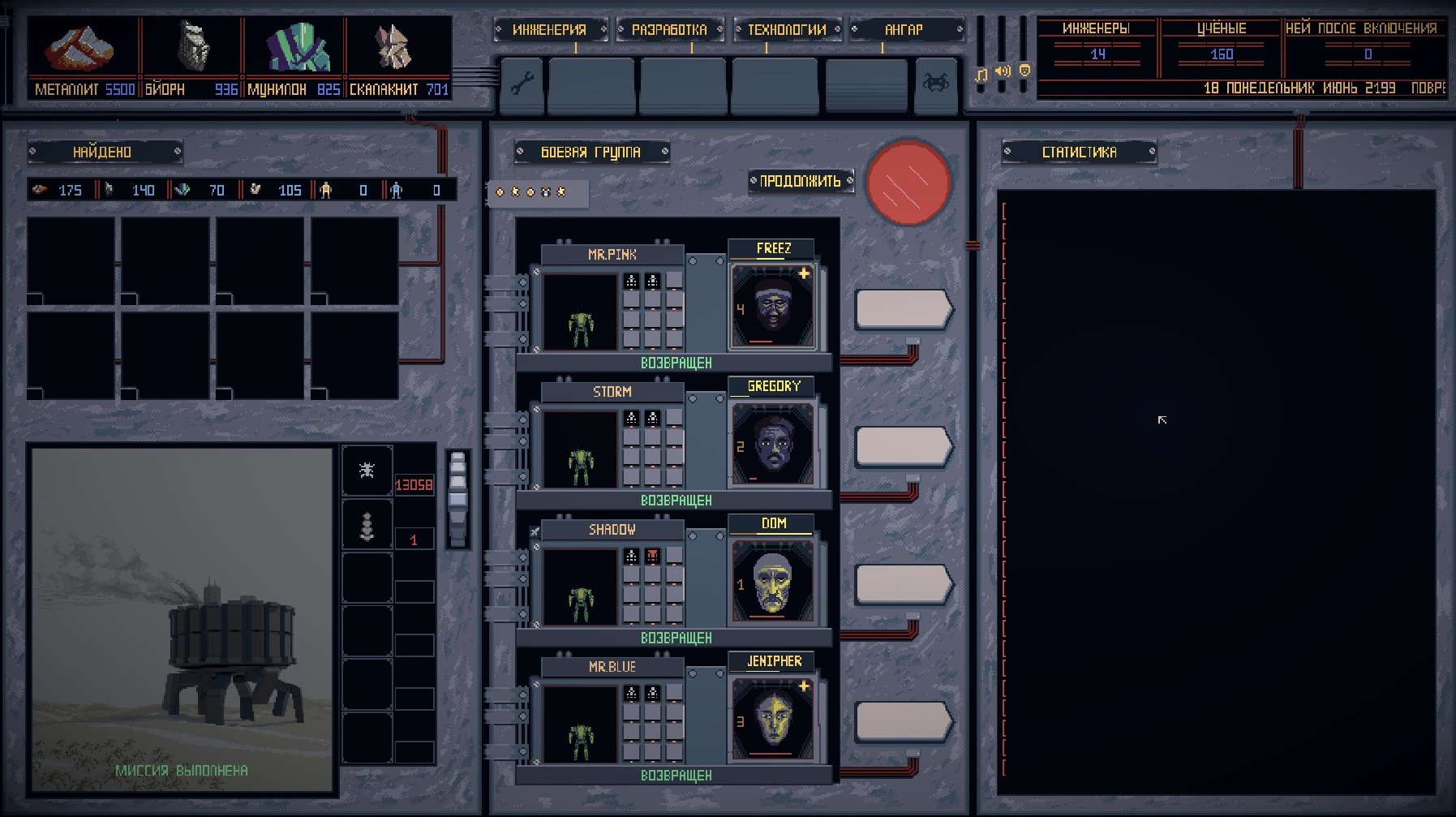Screen dimensions: 1456x817
Task: Activate the big red round button
Action: click(908, 182)
